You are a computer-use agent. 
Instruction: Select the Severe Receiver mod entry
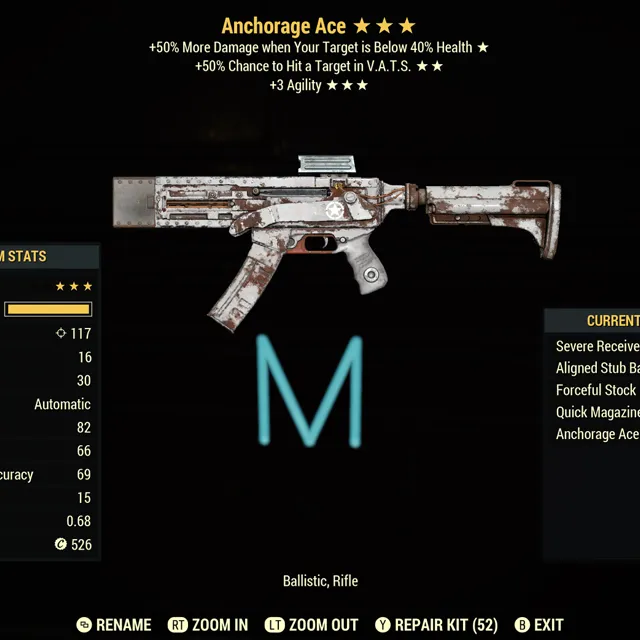[597, 346]
